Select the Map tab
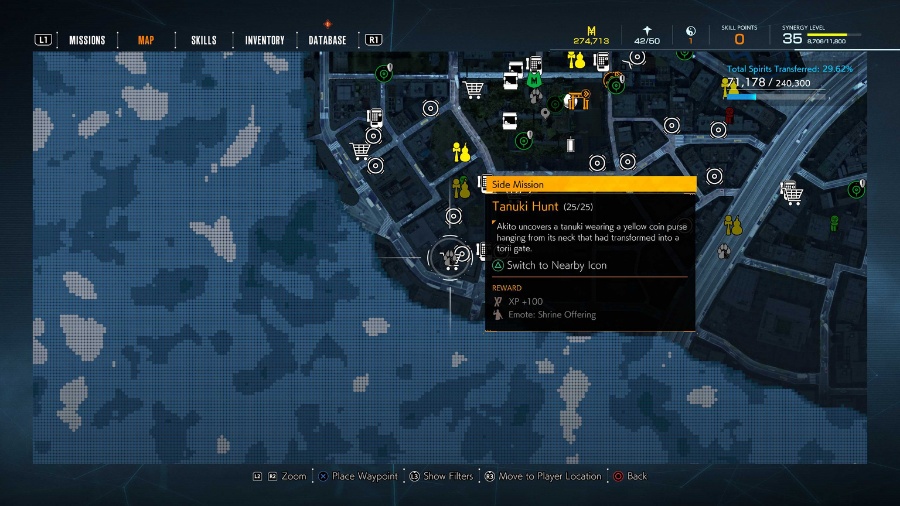This screenshot has height=506, width=900. click(146, 40)
